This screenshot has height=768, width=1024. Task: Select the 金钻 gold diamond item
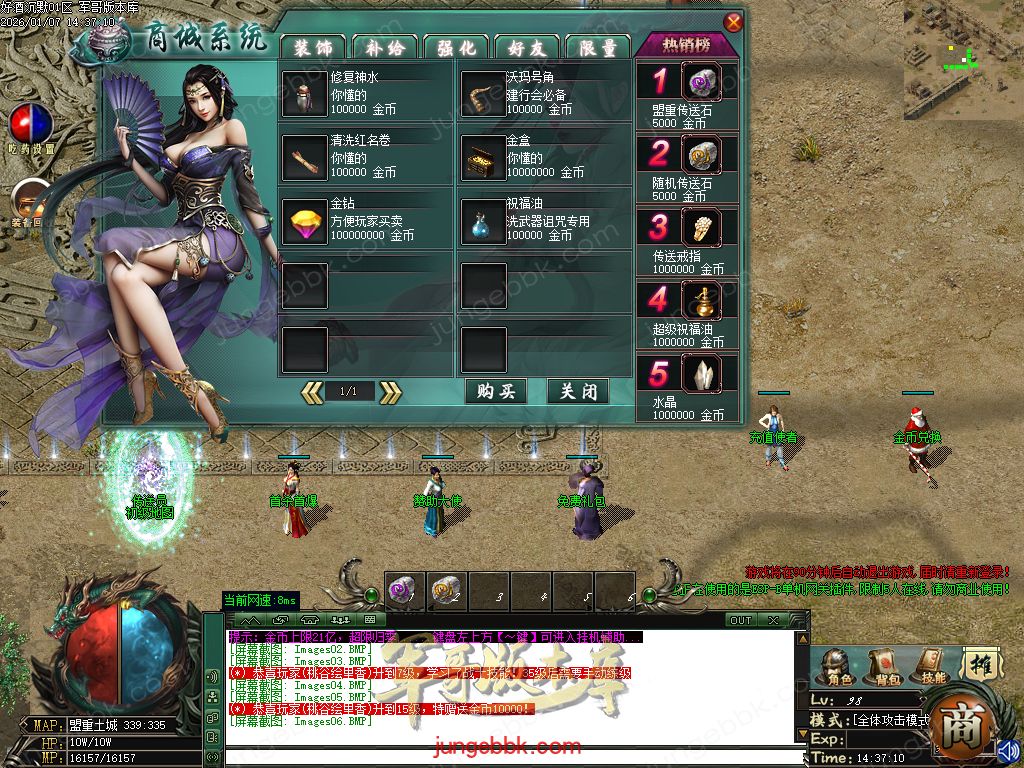pyautogui.click(x=304, y=220)
